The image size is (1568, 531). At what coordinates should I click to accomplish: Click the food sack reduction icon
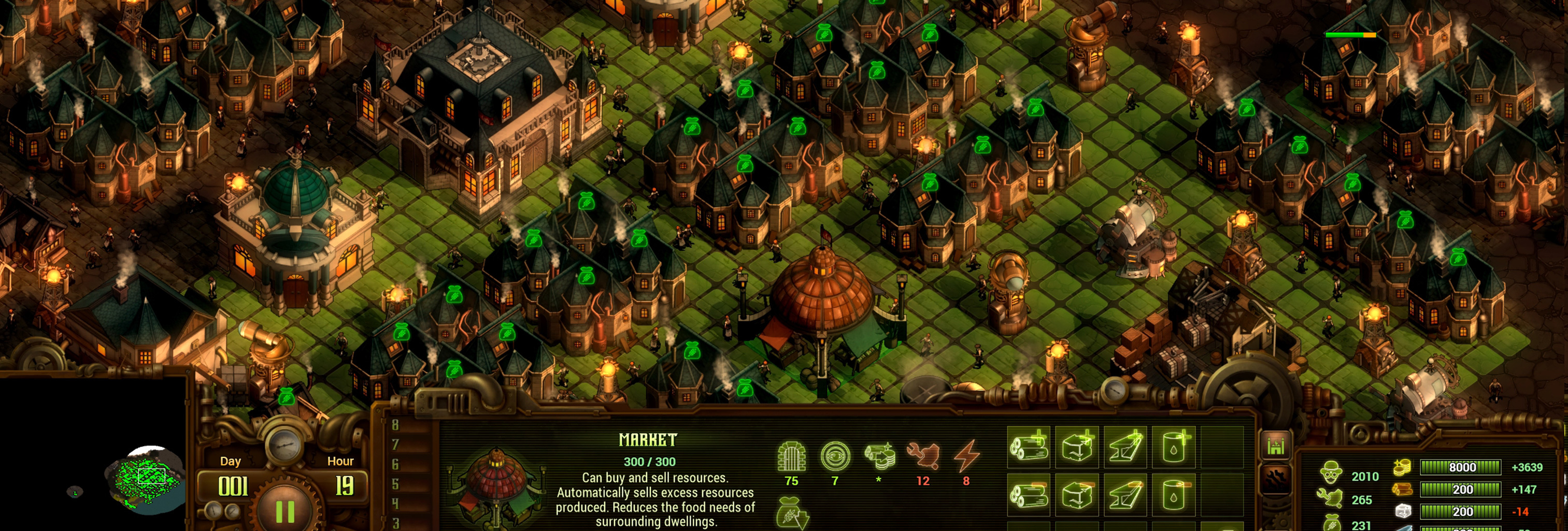pos(792,513)
